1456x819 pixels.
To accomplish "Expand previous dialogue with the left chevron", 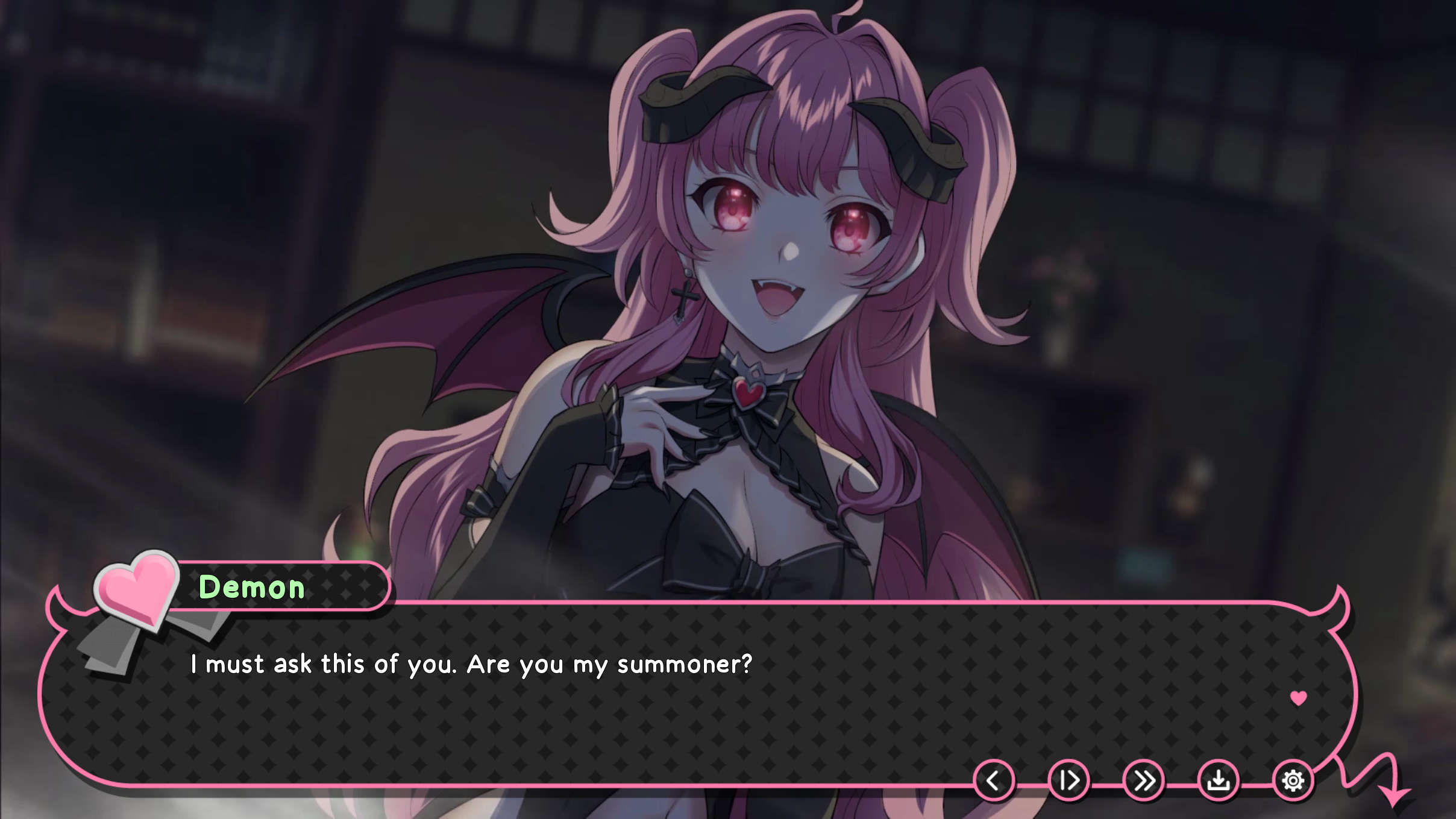I will 993,779.
